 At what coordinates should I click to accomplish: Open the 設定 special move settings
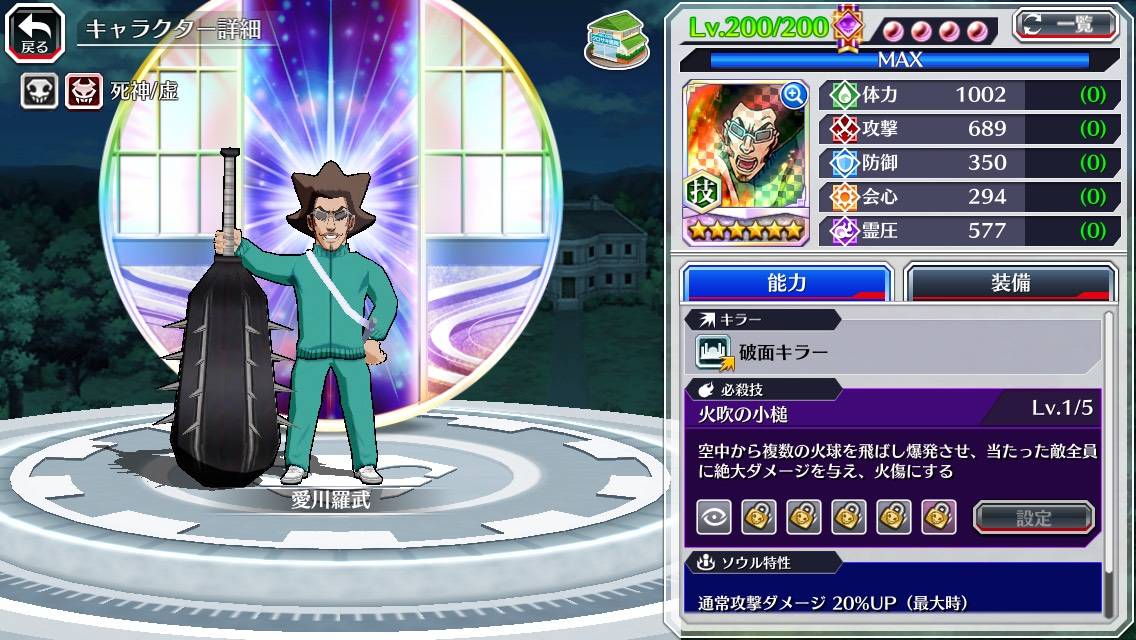pyautogui.click(x=1034, y=517)
